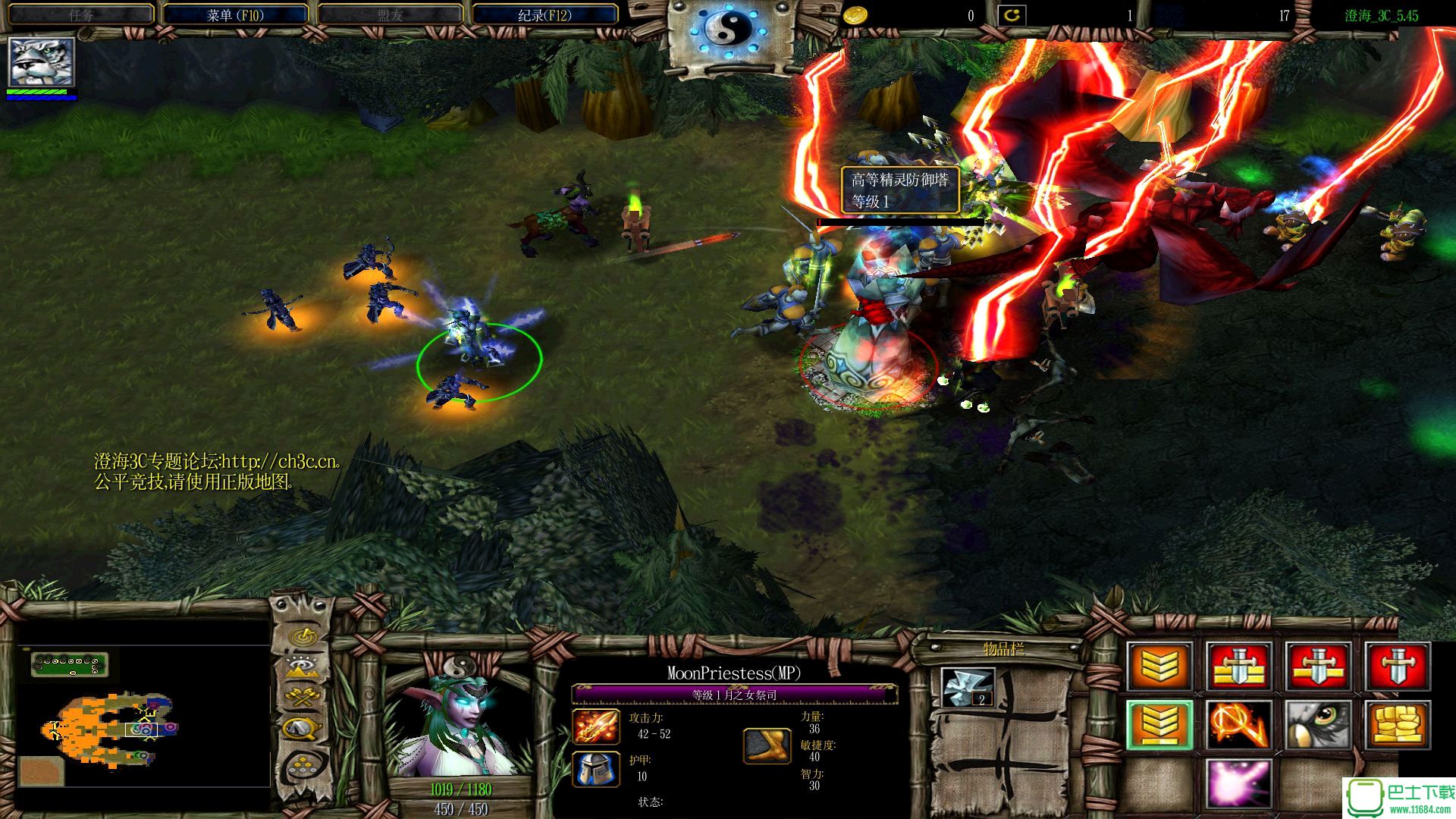
Task: Select the white tiger hero portrait
Action: pos(42,62)
